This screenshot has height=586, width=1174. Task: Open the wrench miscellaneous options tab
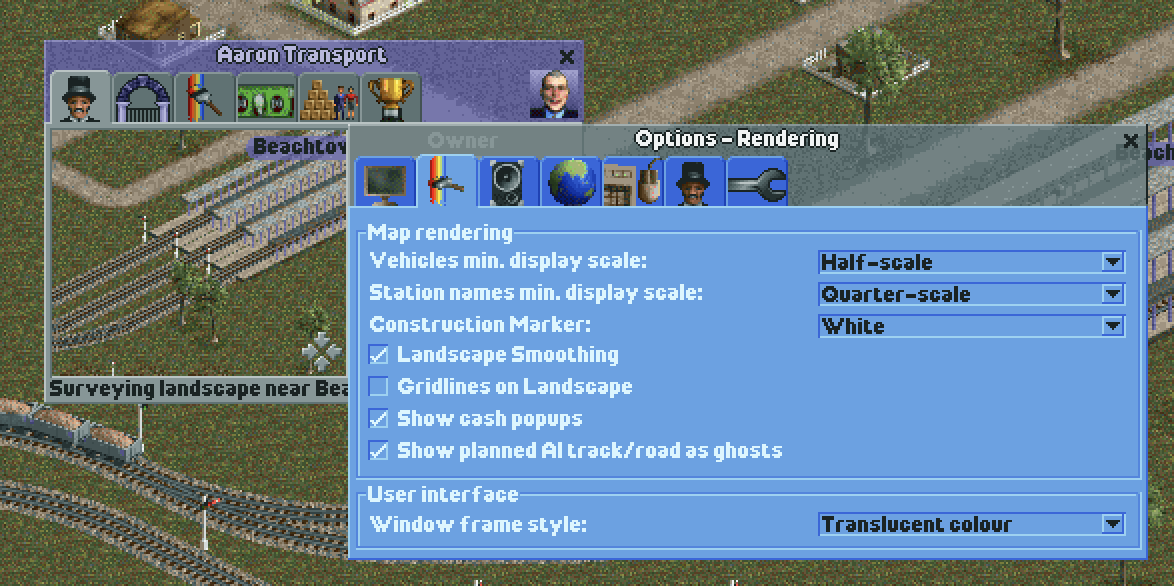[757, 183]
